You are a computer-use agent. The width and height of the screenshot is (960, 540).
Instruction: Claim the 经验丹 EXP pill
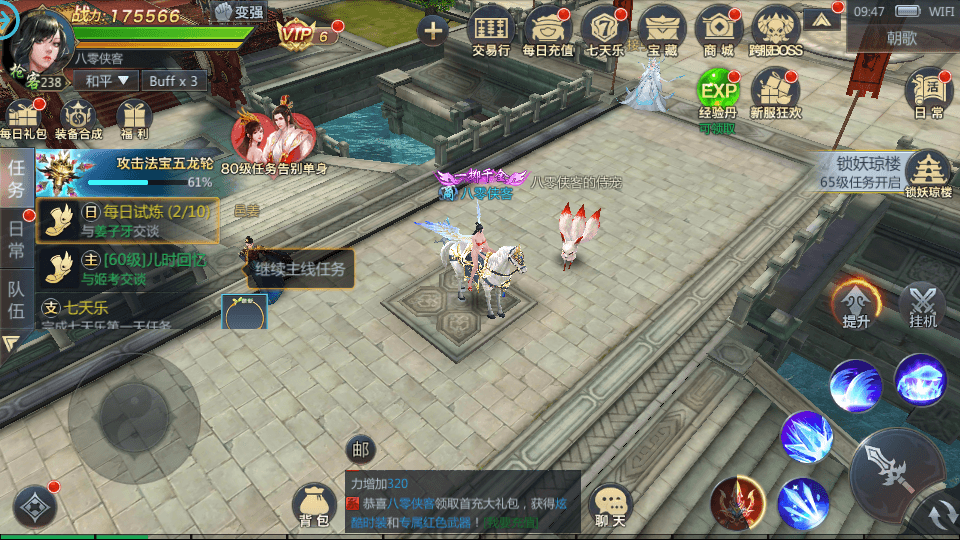coord(718,96)
